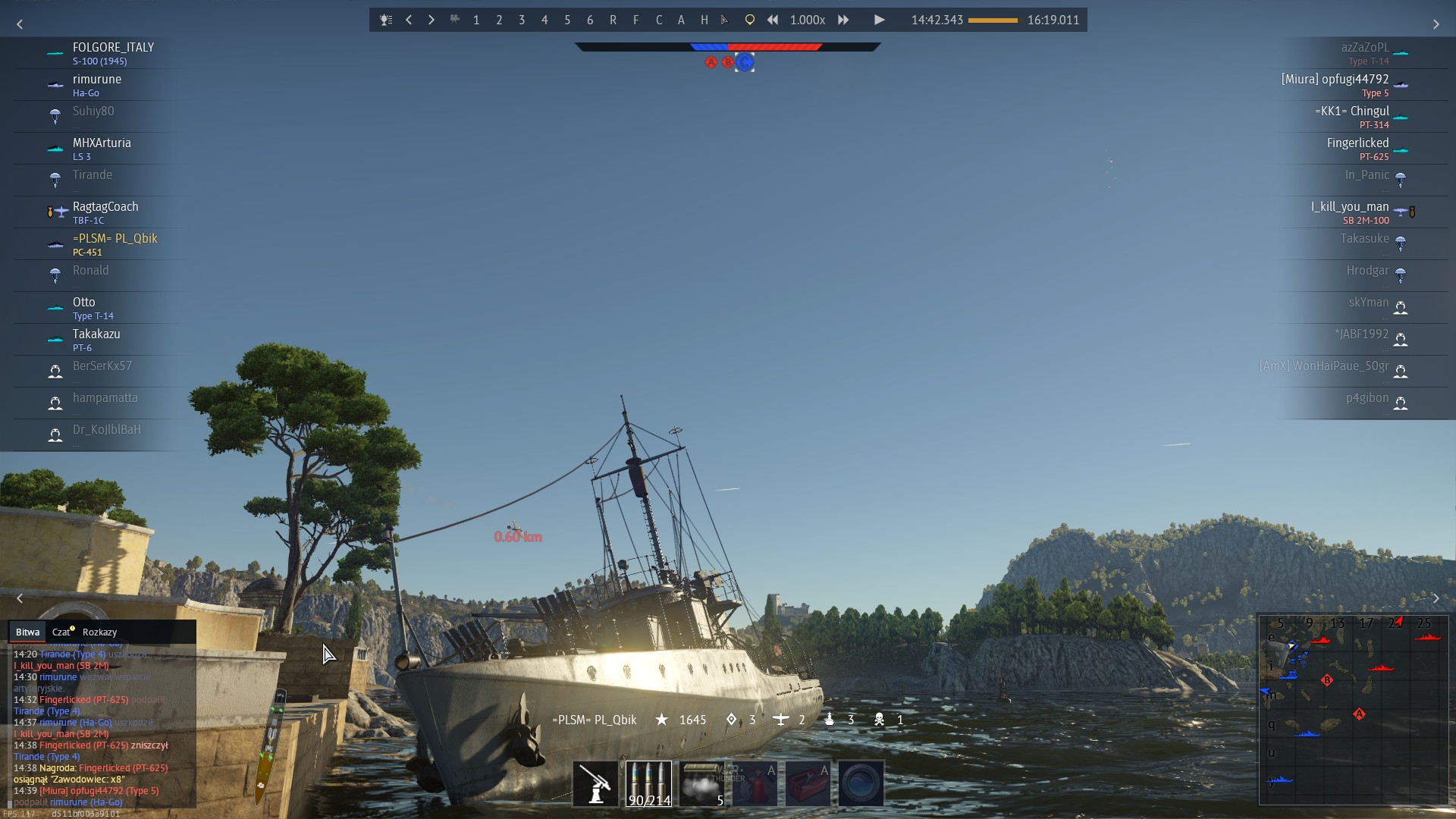Toggle the scoreboard trophy icon
The image size is (1456, 819).
pyautogui.click(x=386, y=20)
